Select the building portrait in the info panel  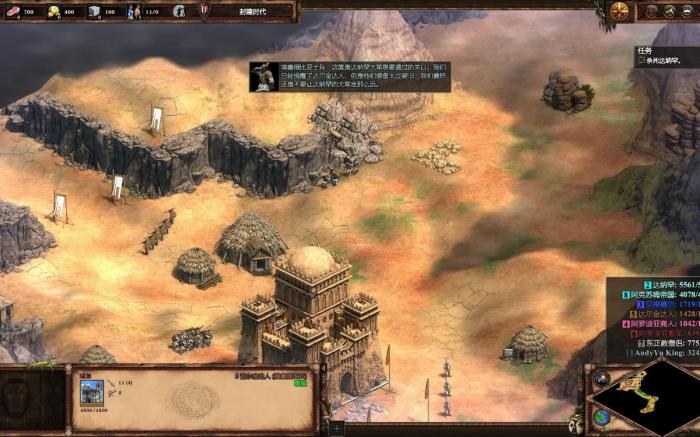coord(91,393)
